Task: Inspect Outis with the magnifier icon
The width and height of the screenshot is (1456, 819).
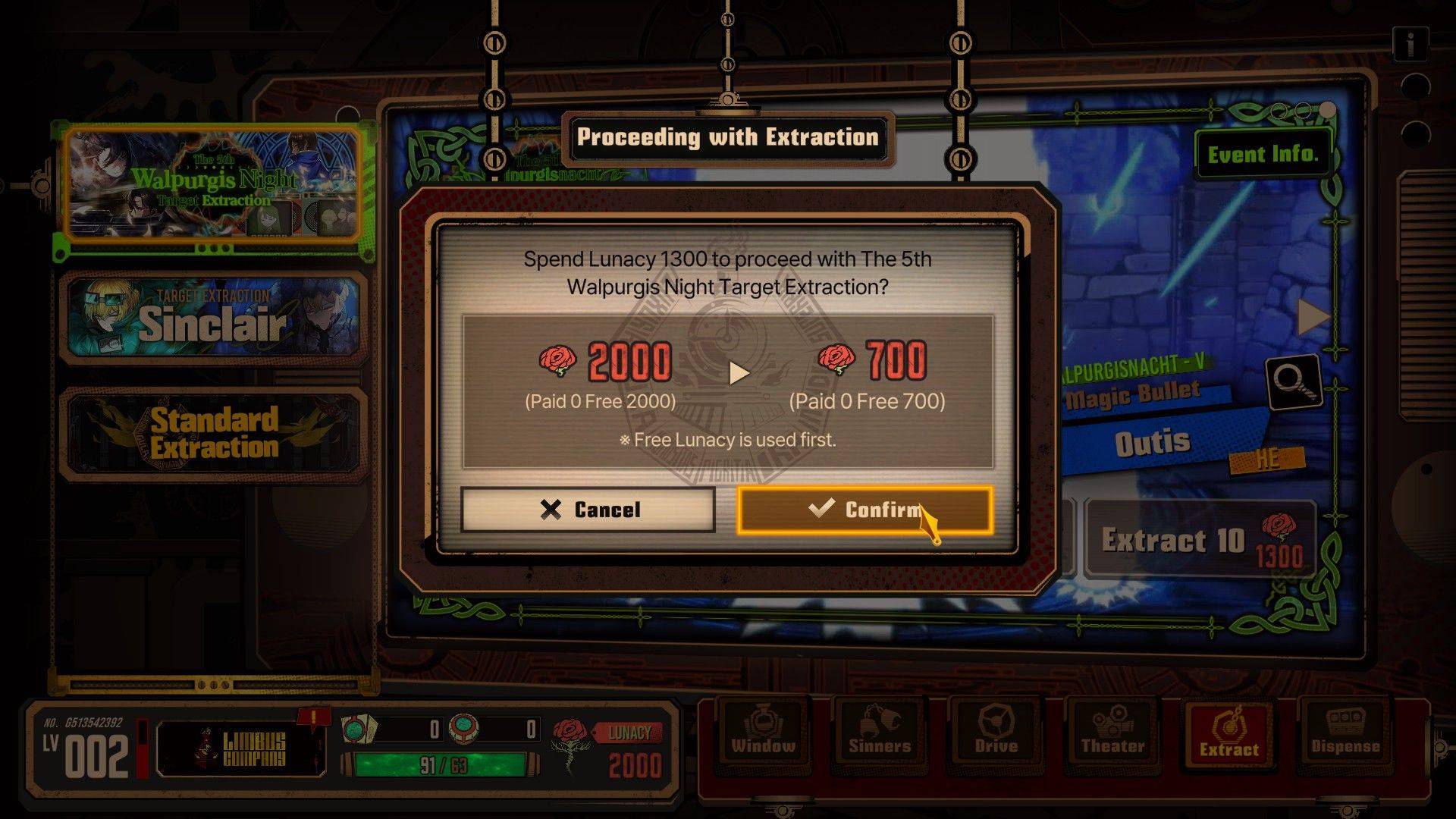Action: coord(1294,383)
